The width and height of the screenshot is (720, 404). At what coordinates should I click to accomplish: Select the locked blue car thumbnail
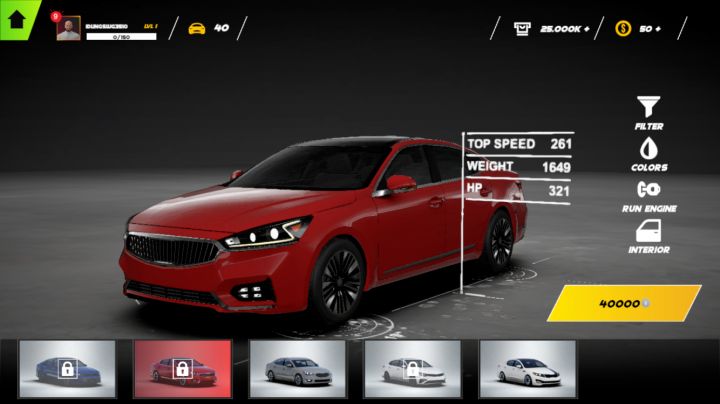pos(67,369)
